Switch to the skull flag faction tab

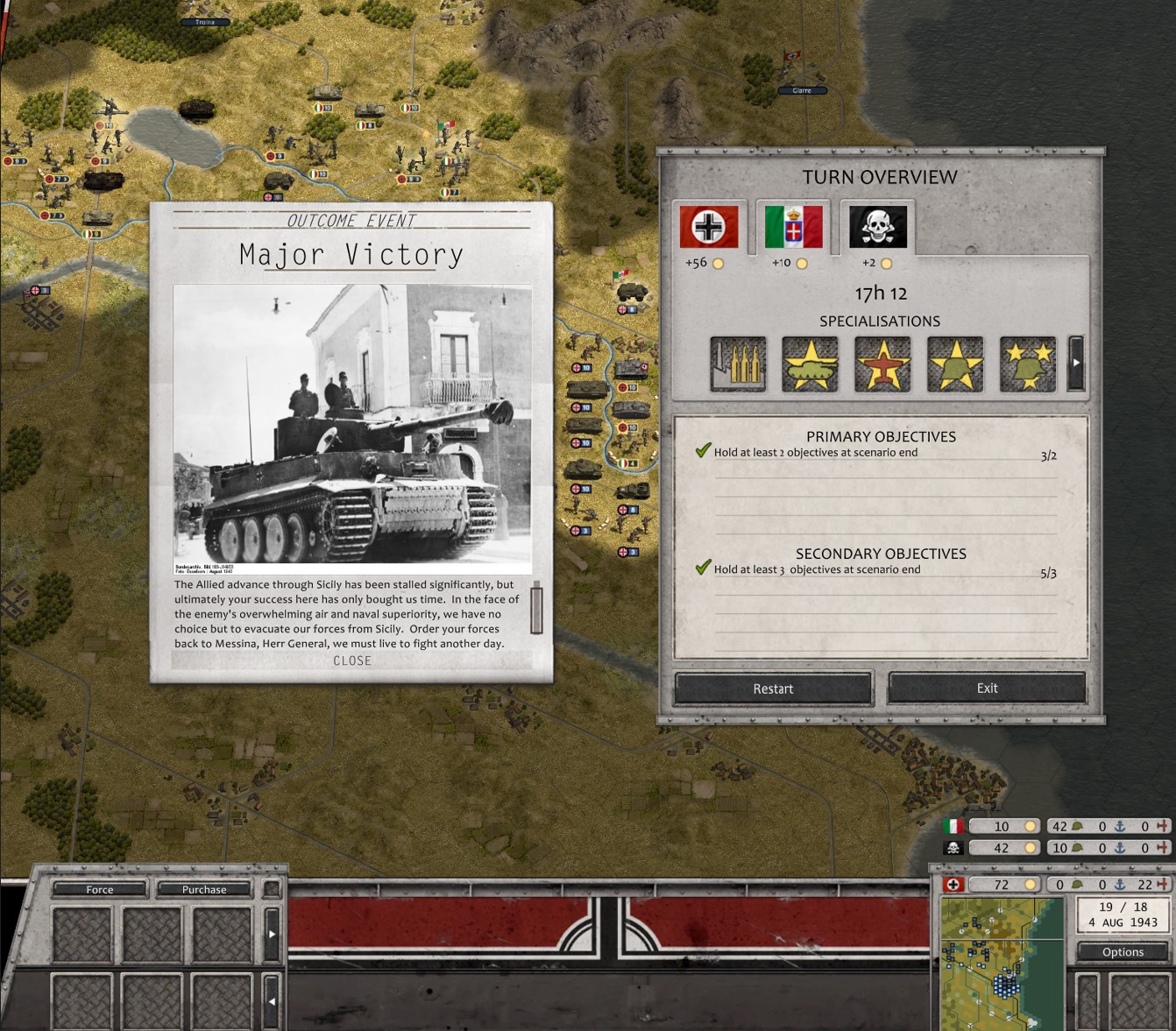877,227
